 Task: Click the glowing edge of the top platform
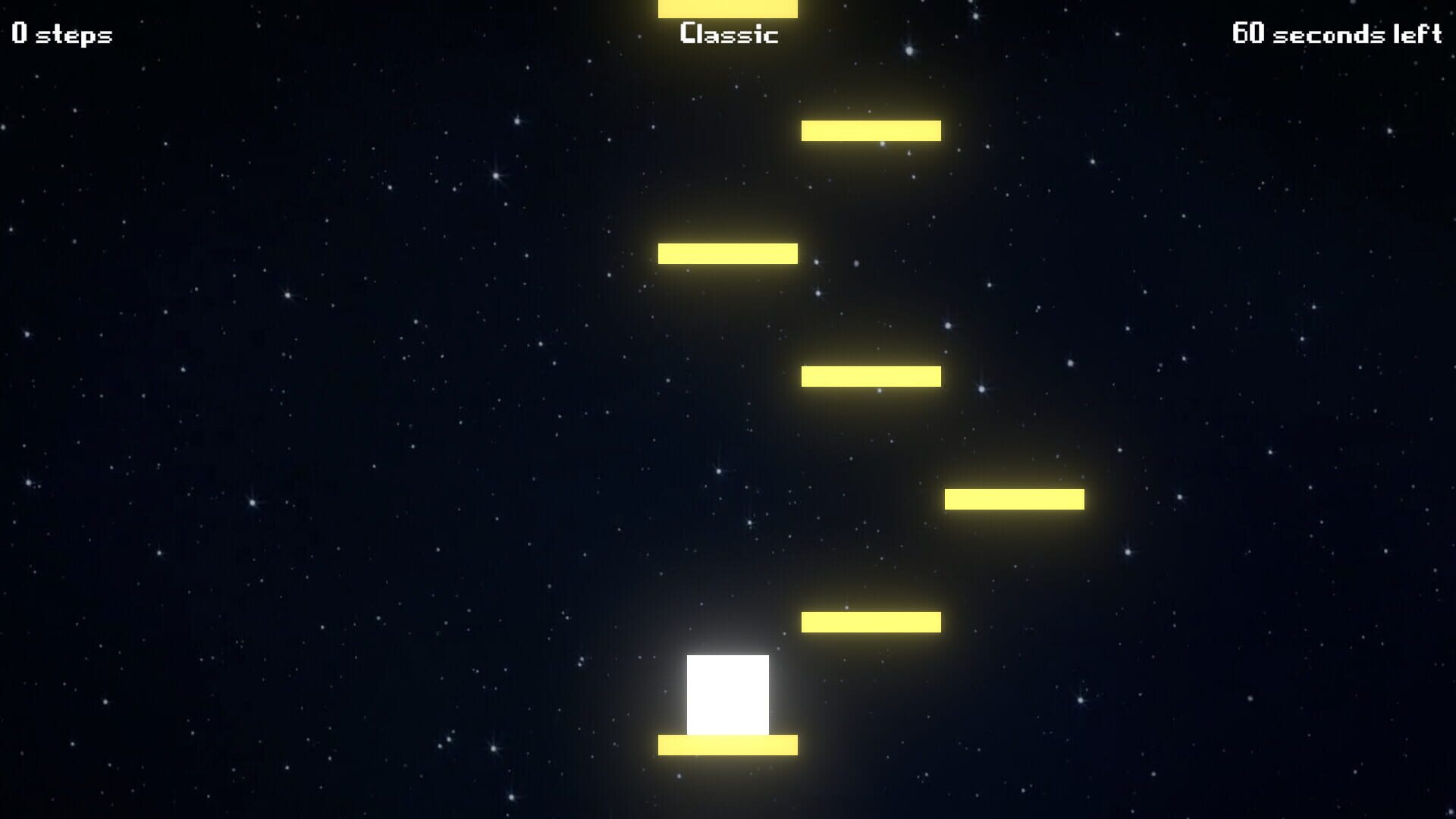(x=726, y=17)
